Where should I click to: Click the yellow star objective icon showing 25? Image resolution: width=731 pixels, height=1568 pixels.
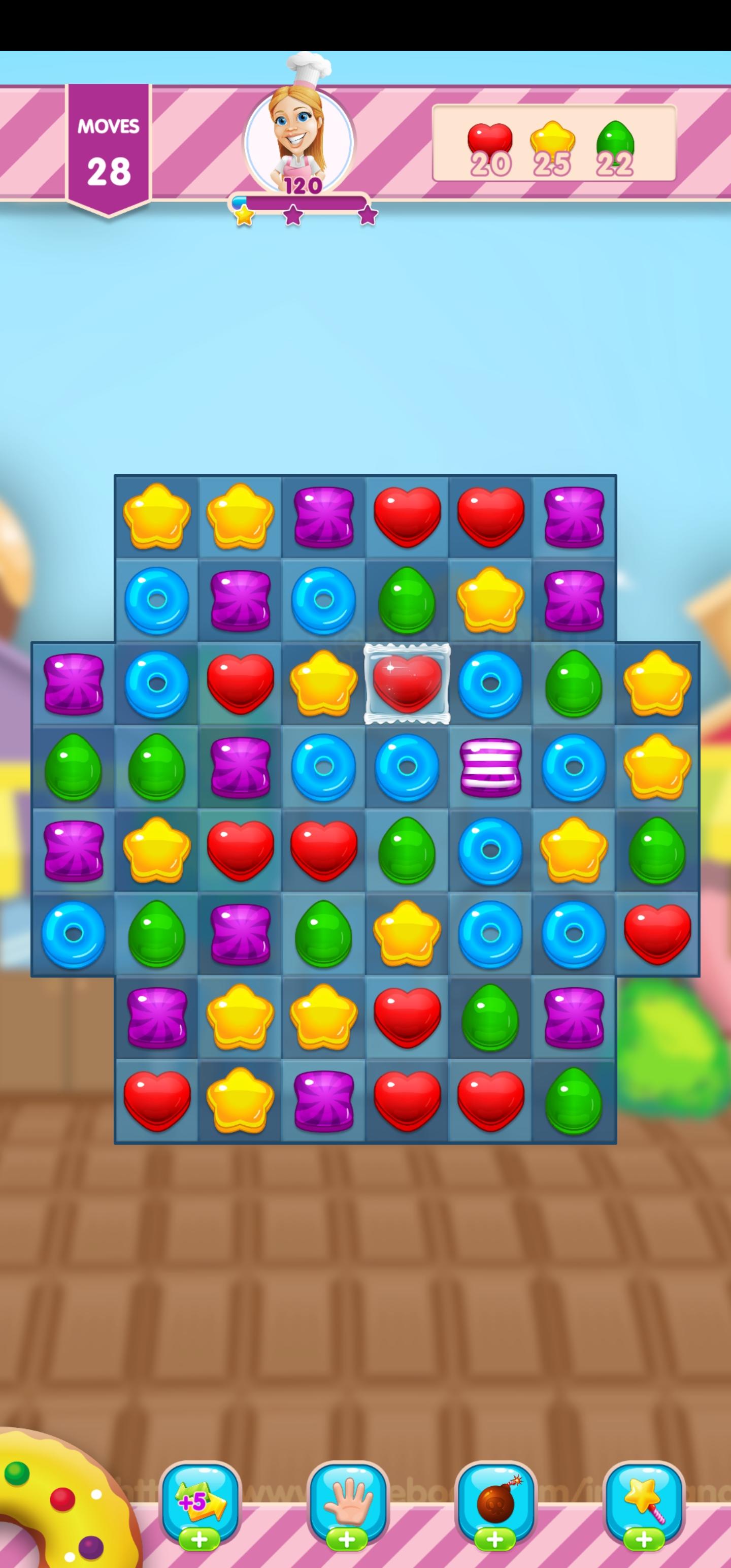click(554, 140)
